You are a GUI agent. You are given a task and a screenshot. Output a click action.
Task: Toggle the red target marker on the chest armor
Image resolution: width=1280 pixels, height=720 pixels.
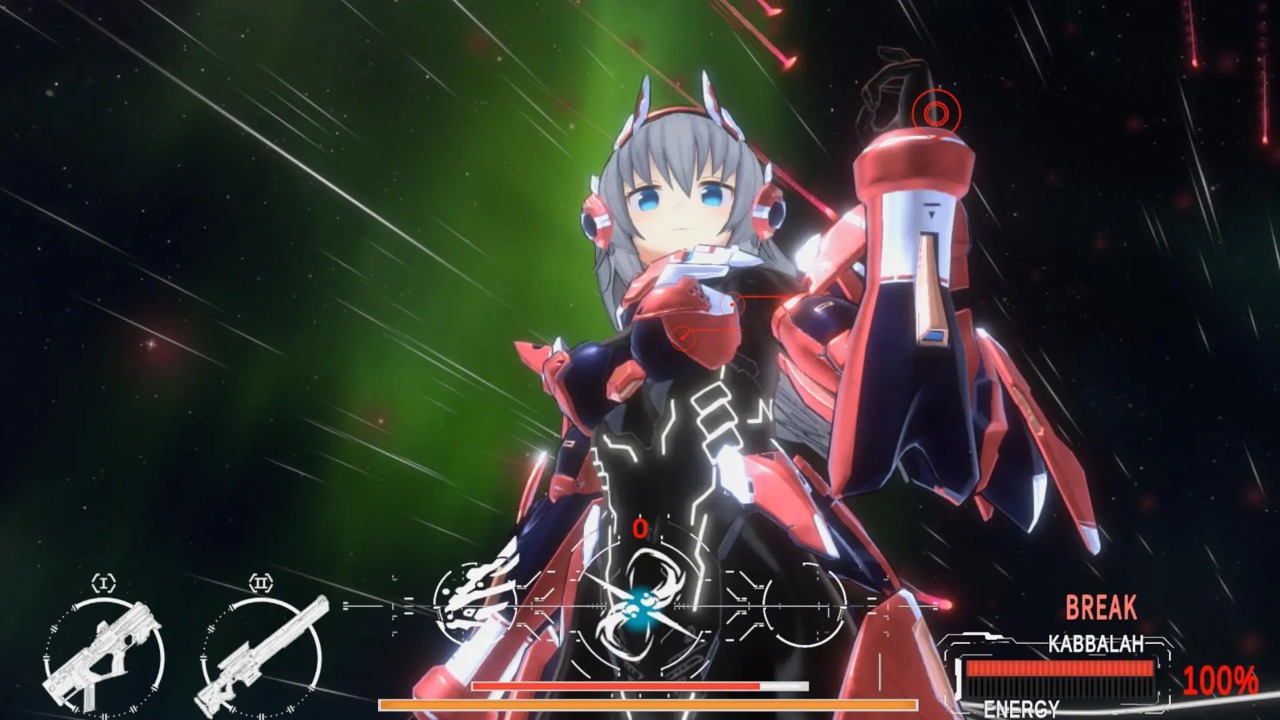[x=733, y=304]
